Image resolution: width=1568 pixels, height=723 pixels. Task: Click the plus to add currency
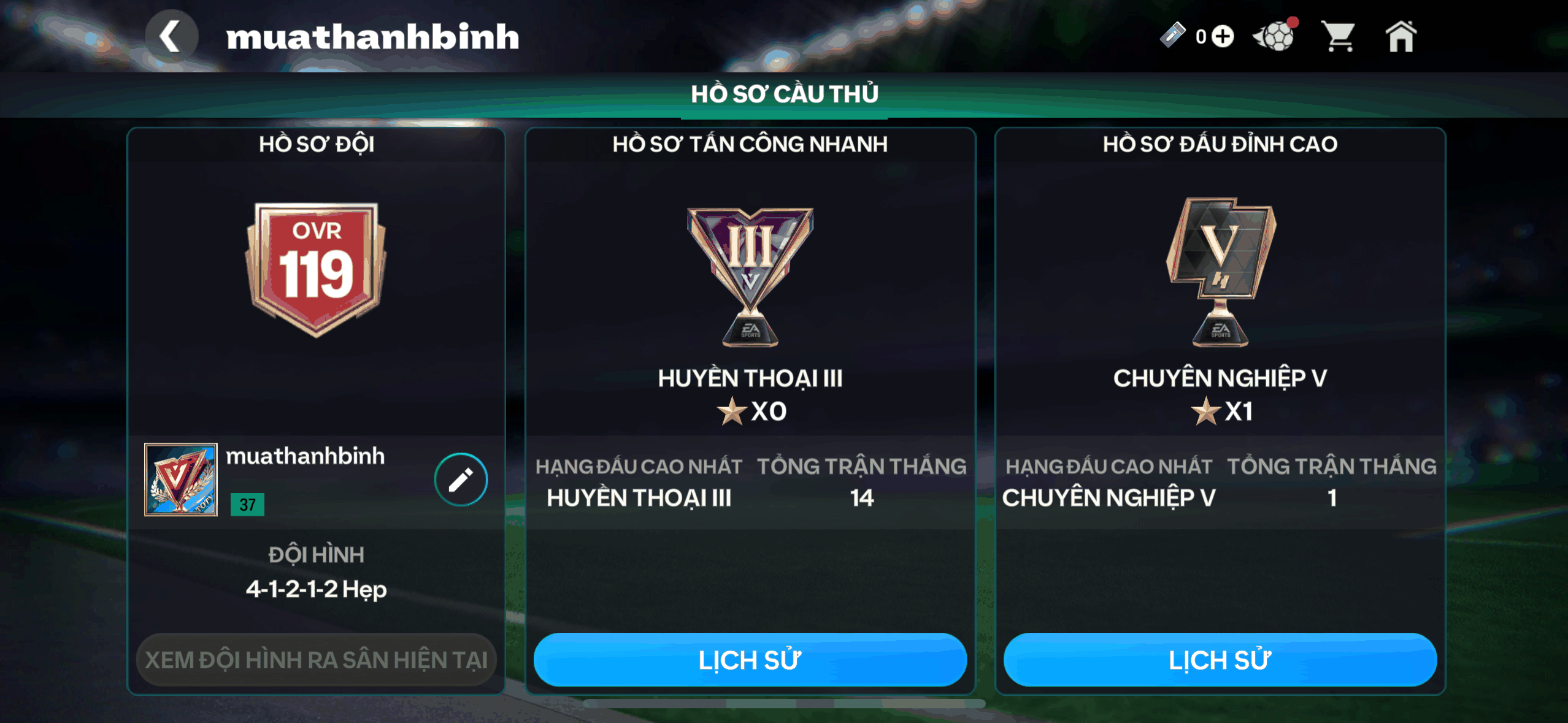click(1221, 37)
